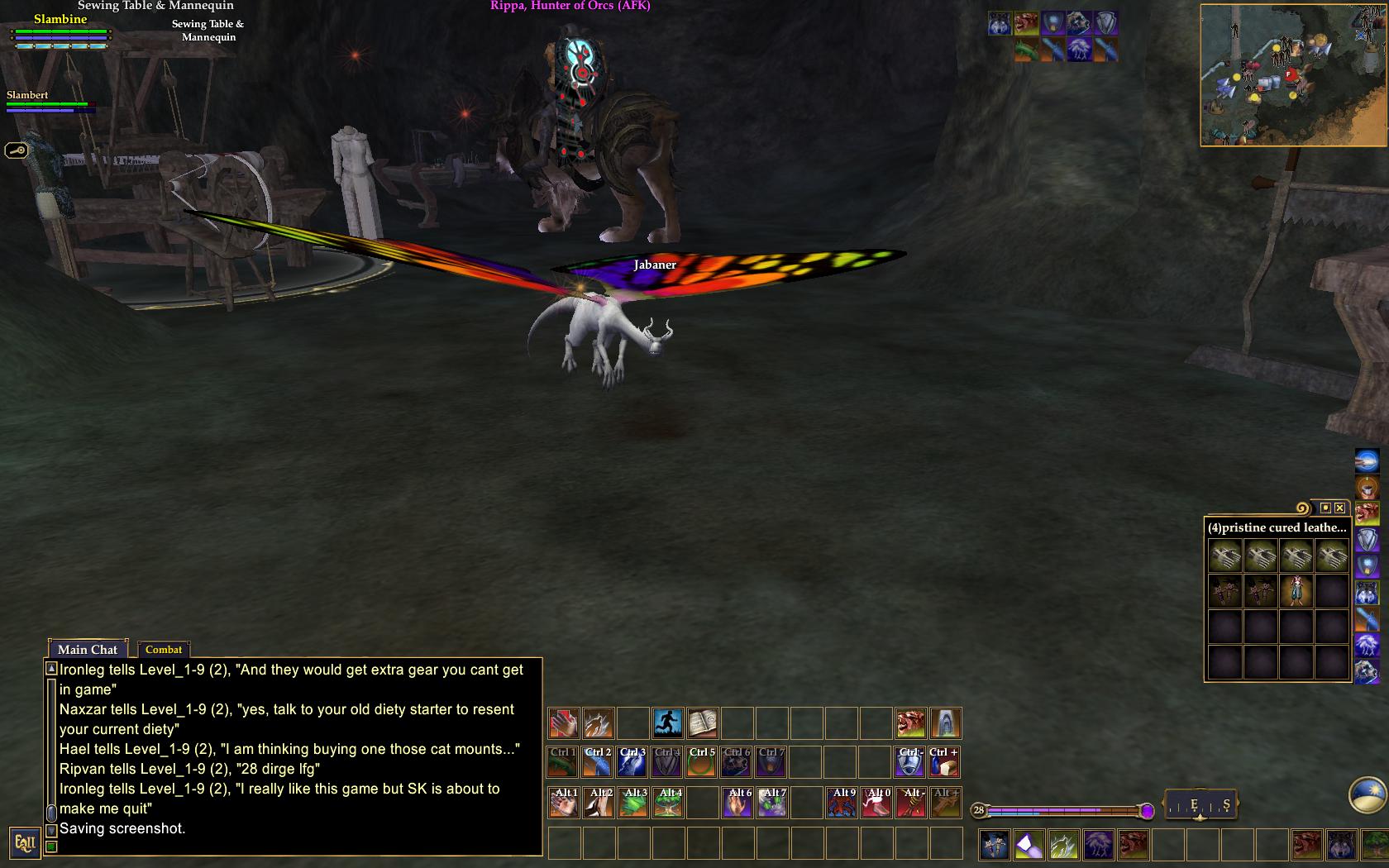Switch to the Combat chat tab

[164, 650]
